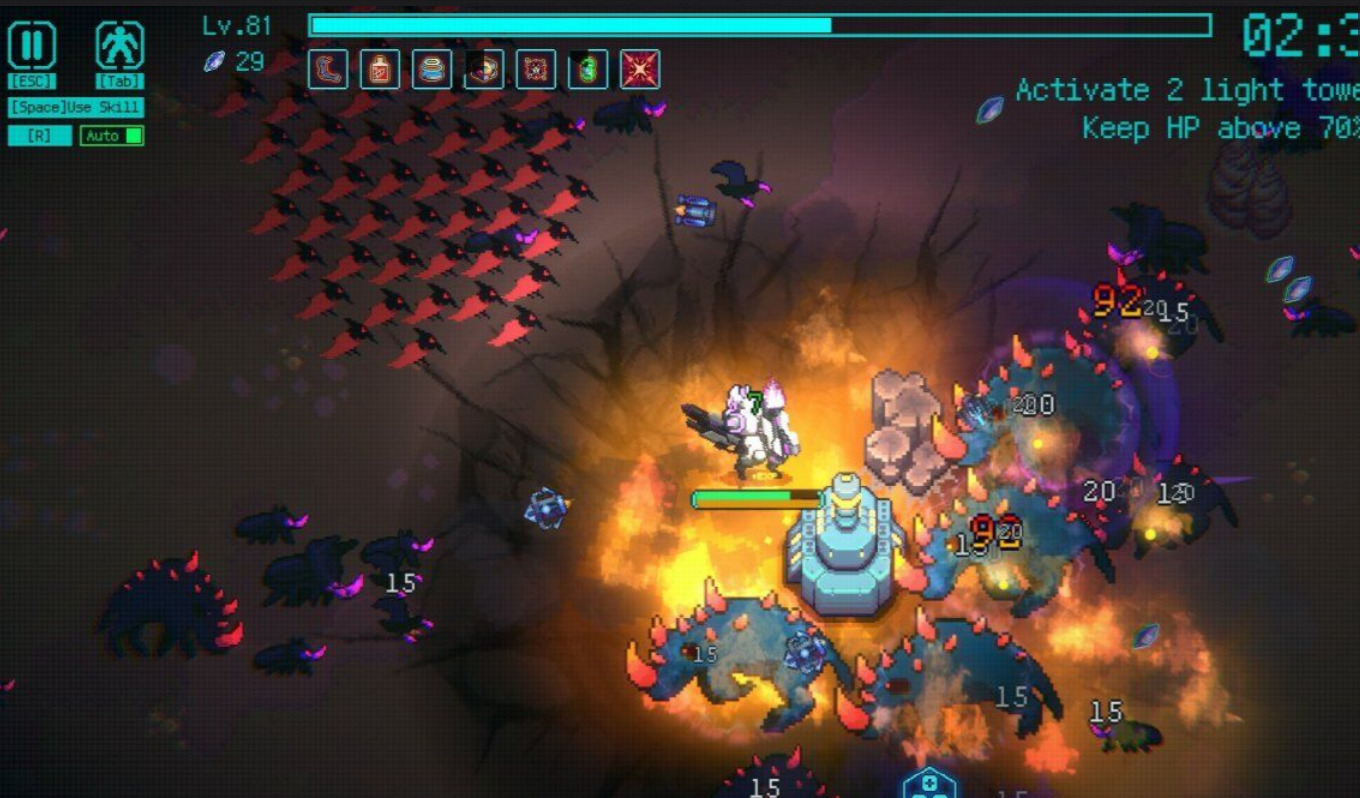Click the light tower objective tracker text
This screenshot has height=798, width=1360.
1187,91
